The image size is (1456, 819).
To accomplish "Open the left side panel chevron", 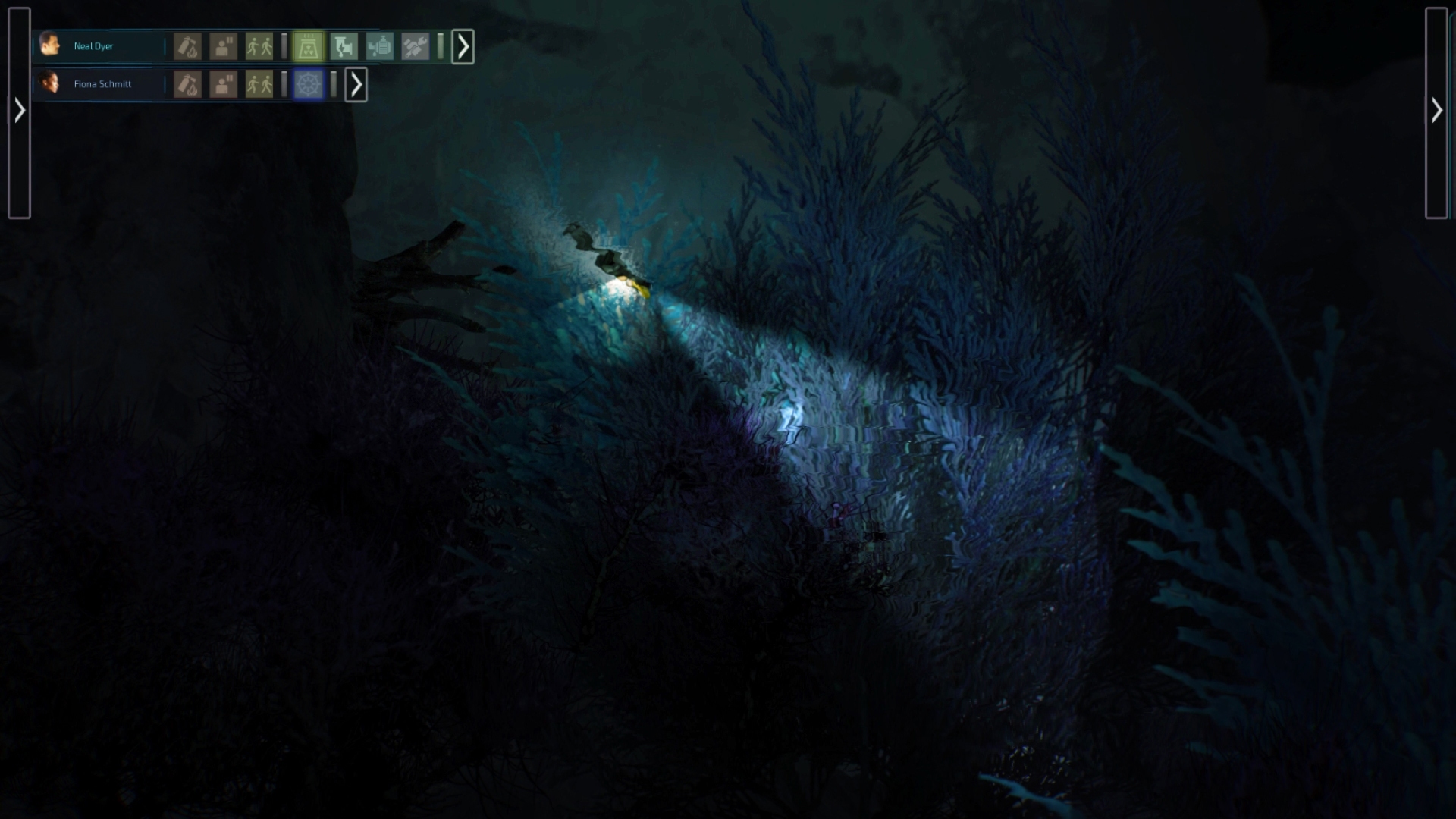I will click(x=19, y=110).
